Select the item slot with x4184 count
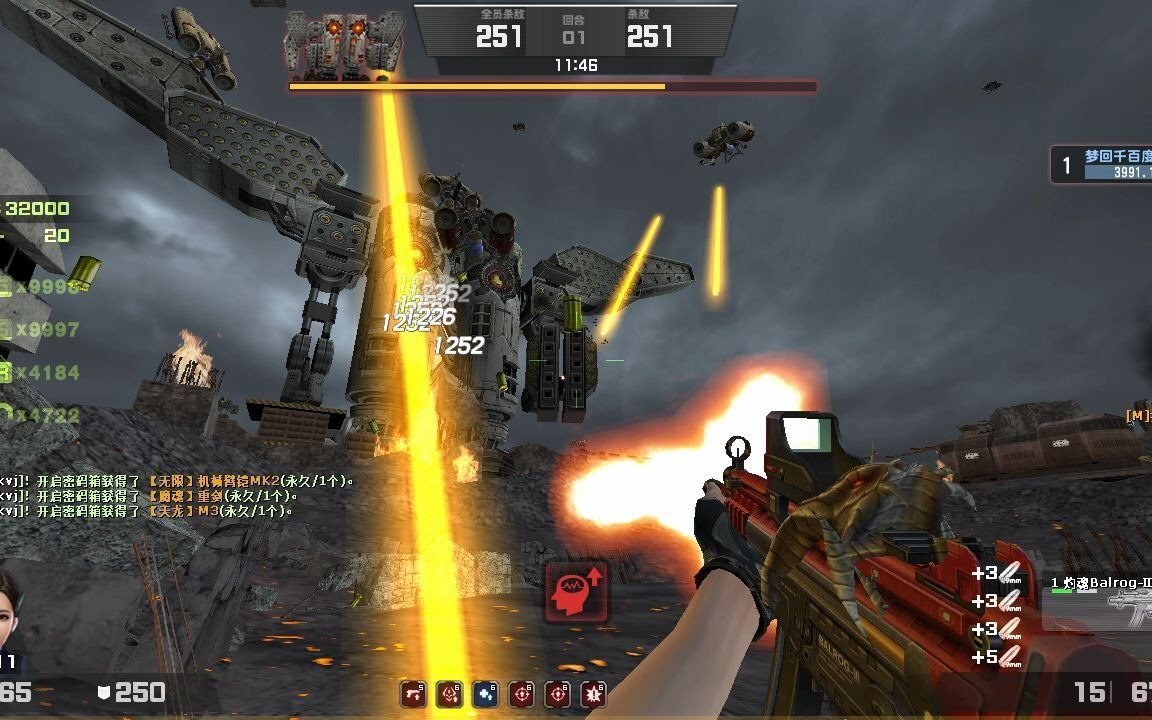 pos(40,372)
